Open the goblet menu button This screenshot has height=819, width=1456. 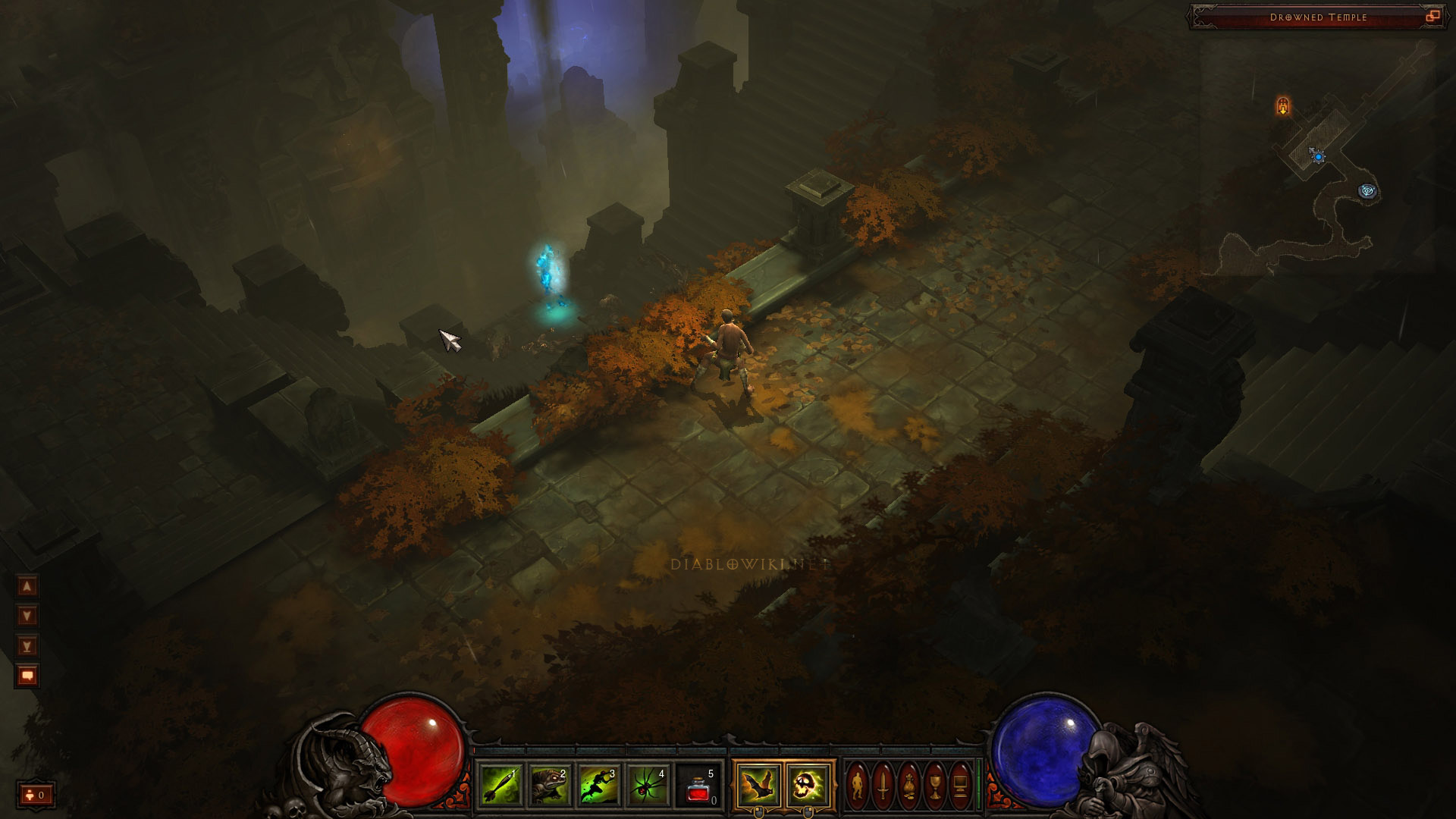coord(935,785)
